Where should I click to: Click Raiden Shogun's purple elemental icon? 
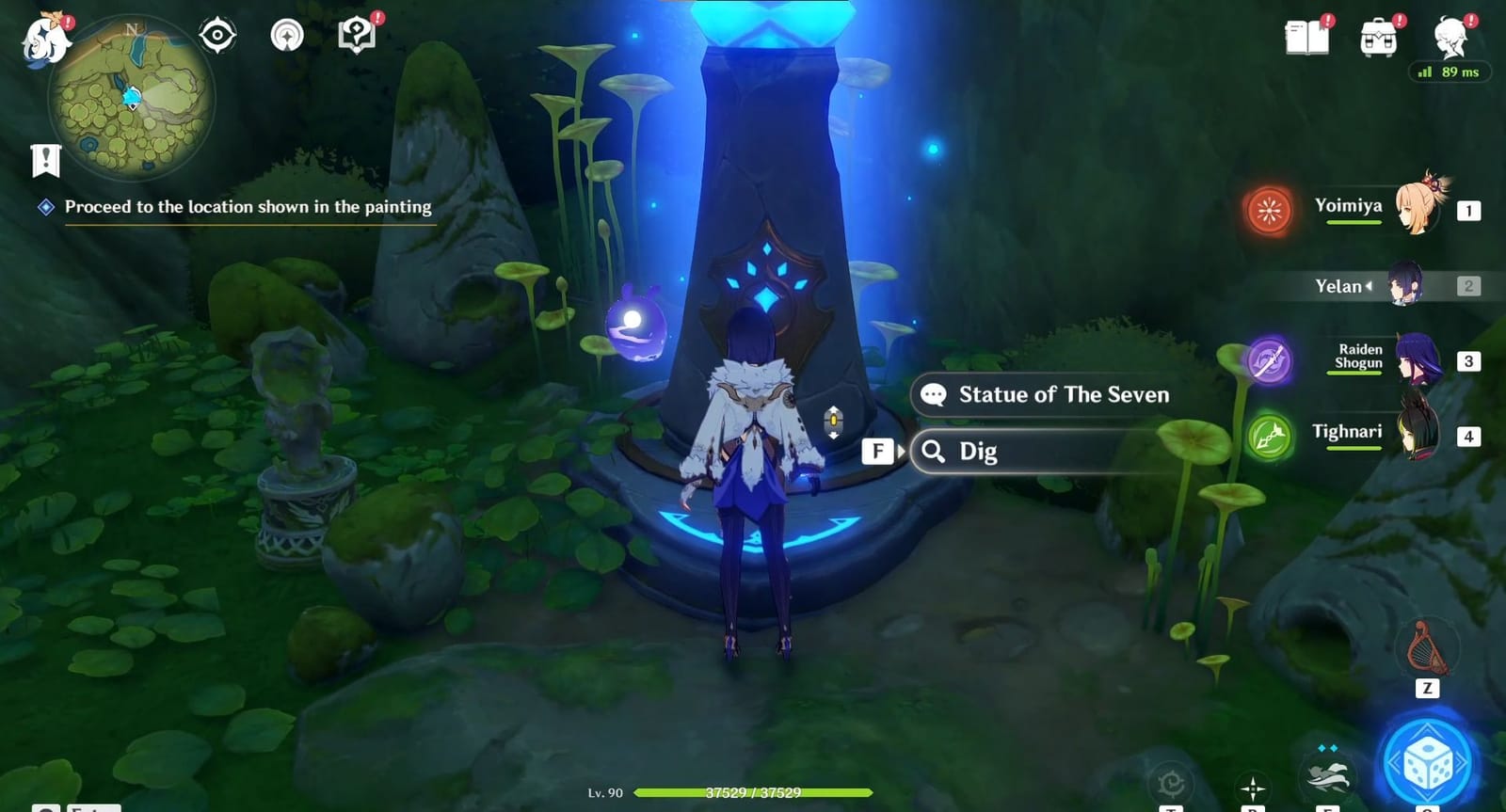pos(1272,359)
